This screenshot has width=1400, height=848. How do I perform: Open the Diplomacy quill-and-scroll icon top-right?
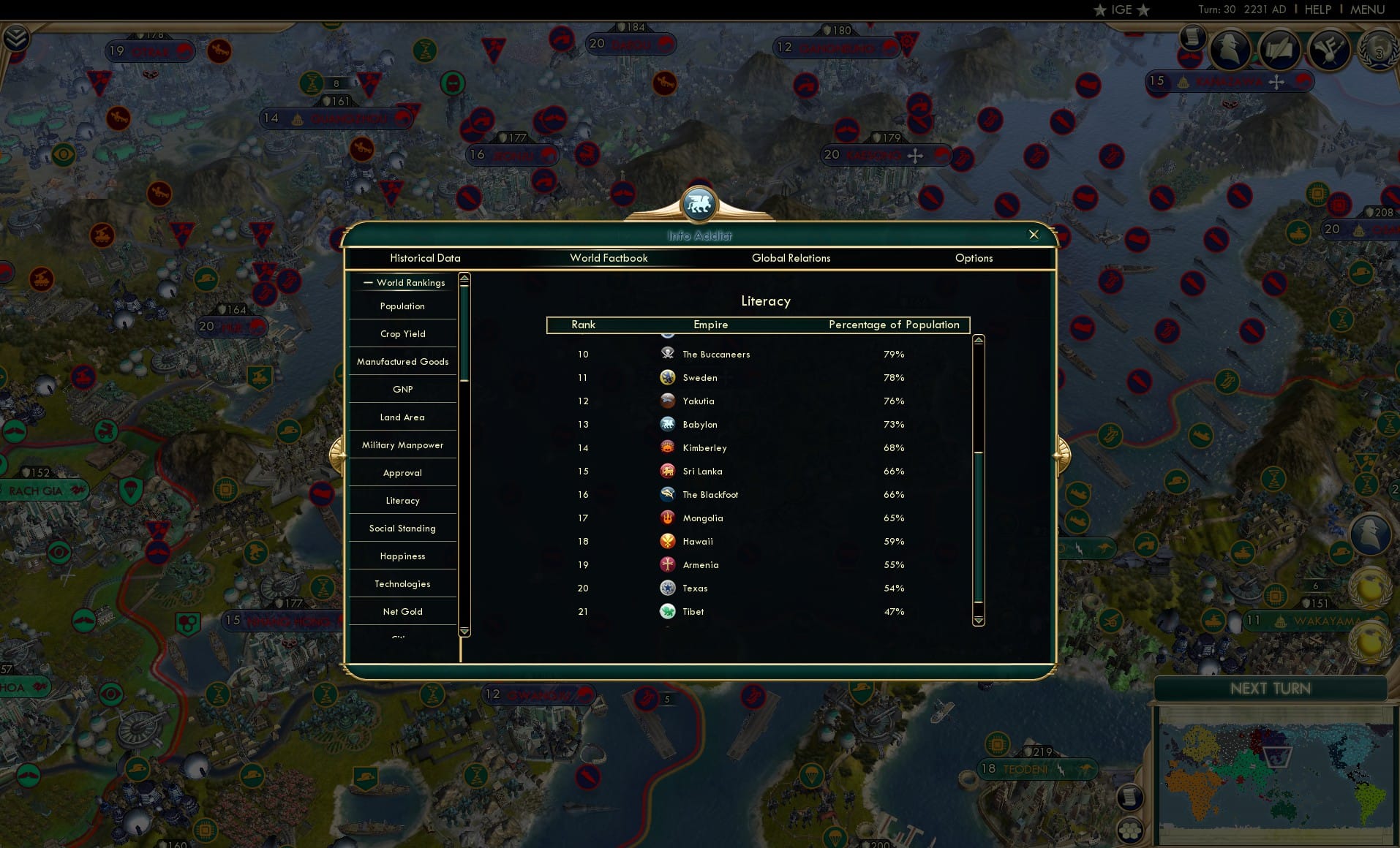(x=1279, y=49)
